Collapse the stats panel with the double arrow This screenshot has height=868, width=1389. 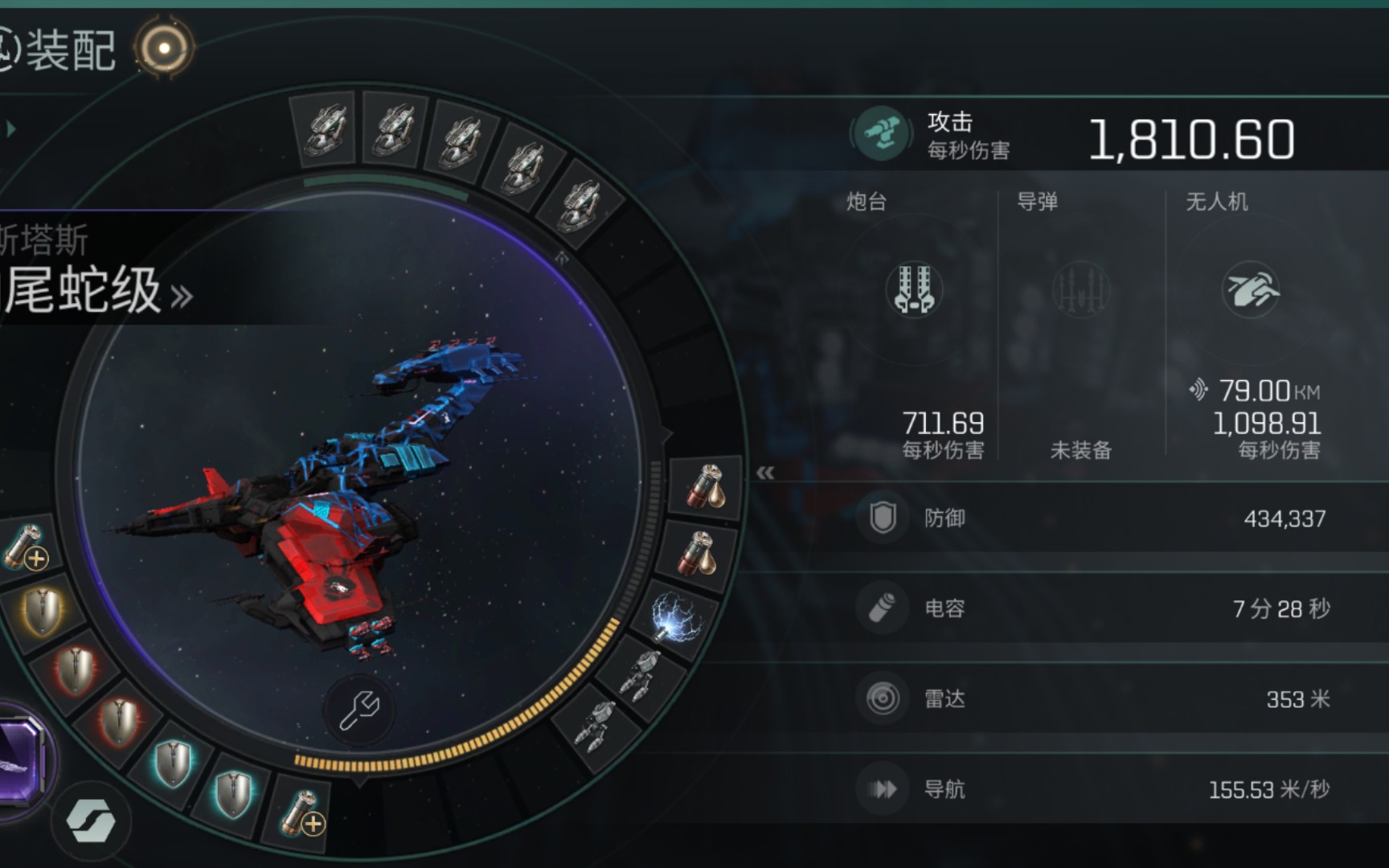pos(765,473)
